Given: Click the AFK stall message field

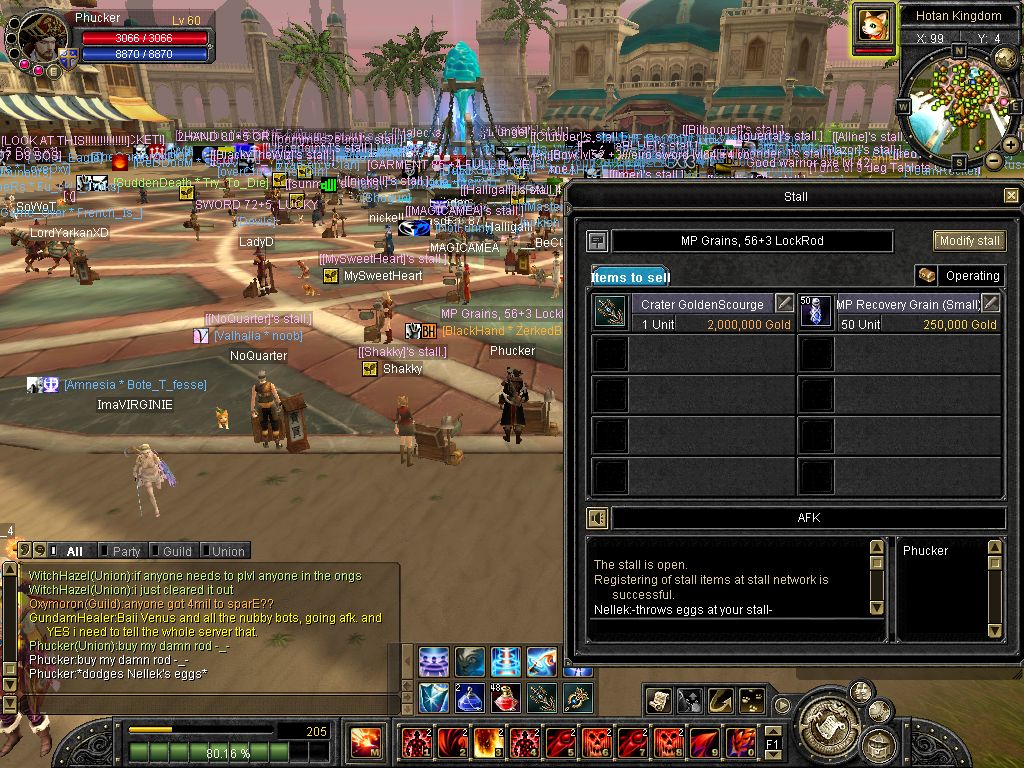Looking at the screenshot, I should tap(808, 518).
